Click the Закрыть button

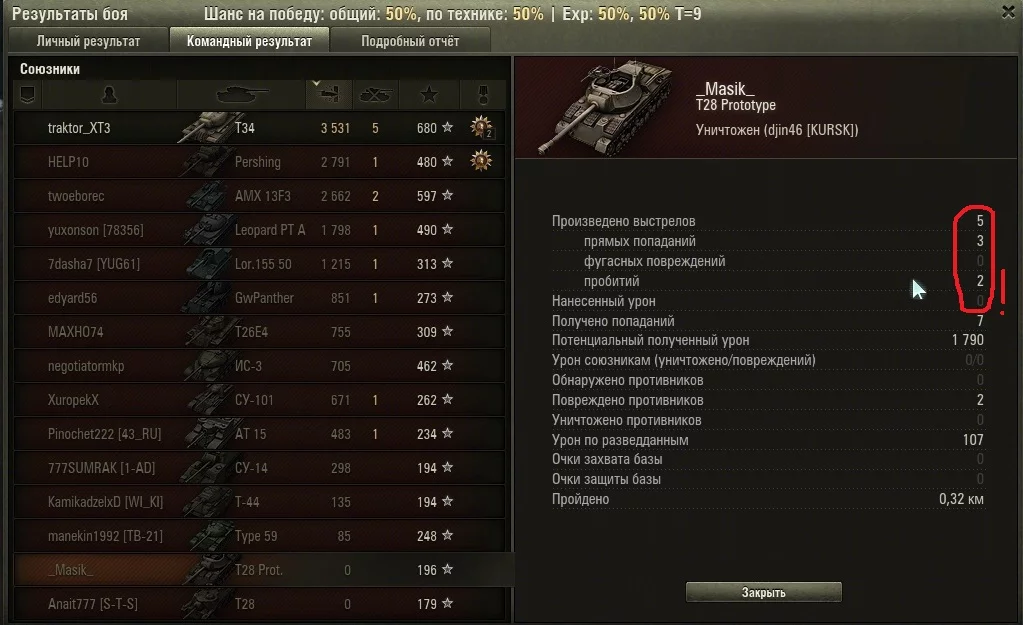[x=763, y=592]
